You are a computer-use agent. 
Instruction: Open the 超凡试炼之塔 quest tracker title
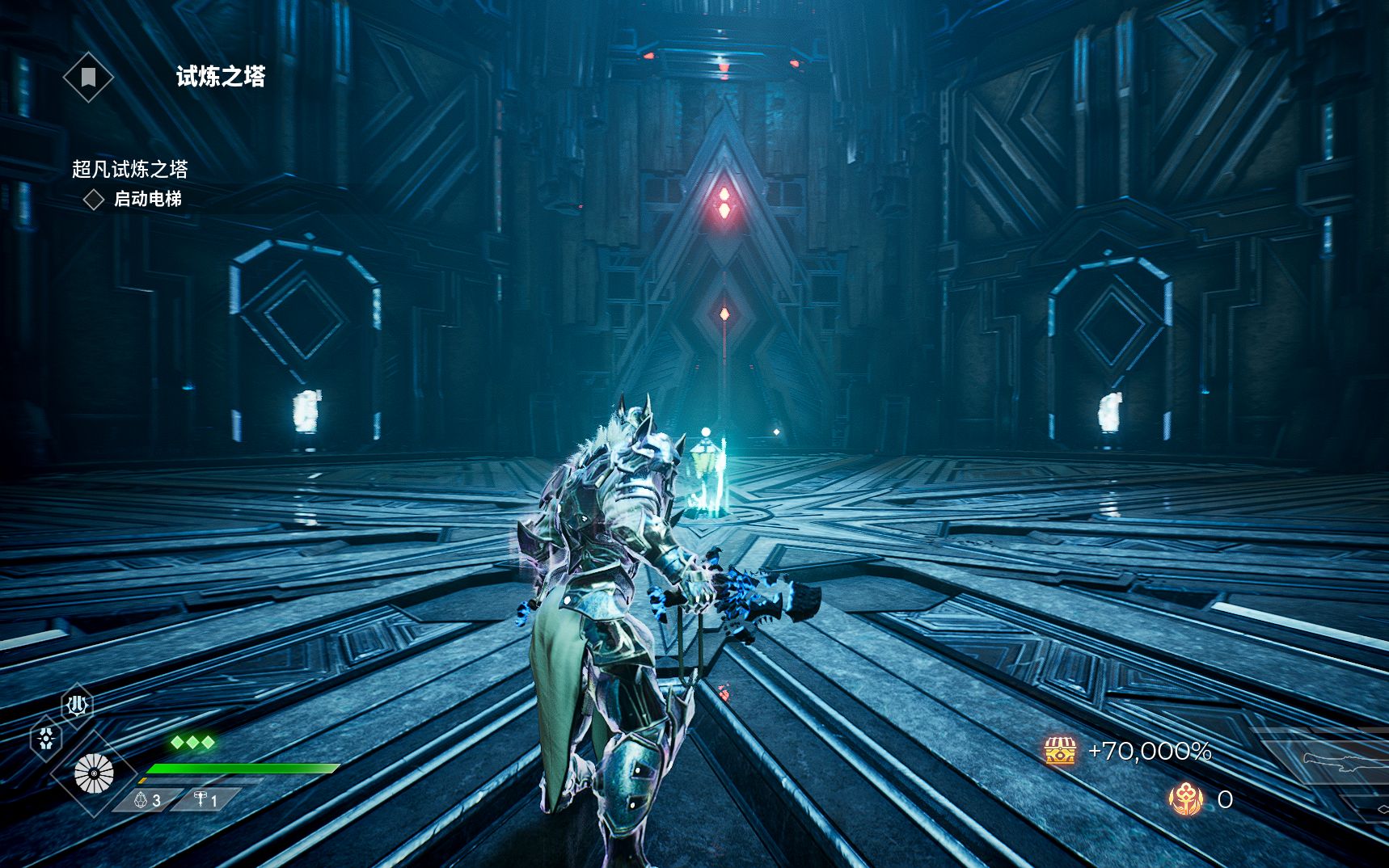(x=129, y=169)
